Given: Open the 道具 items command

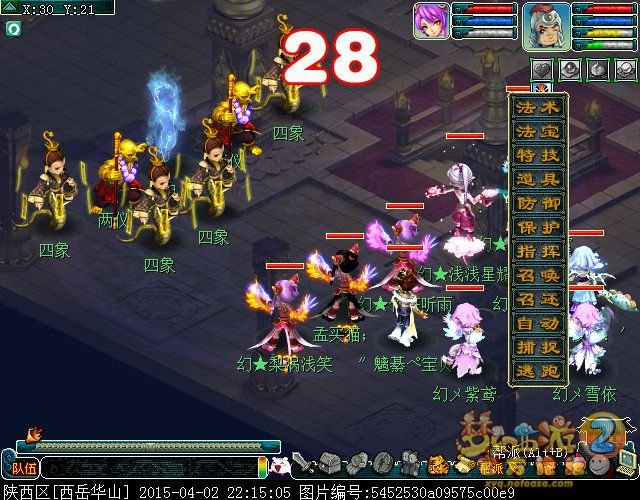Looking at the screenshot, I should pyautogui.click(x=538, y=180).
